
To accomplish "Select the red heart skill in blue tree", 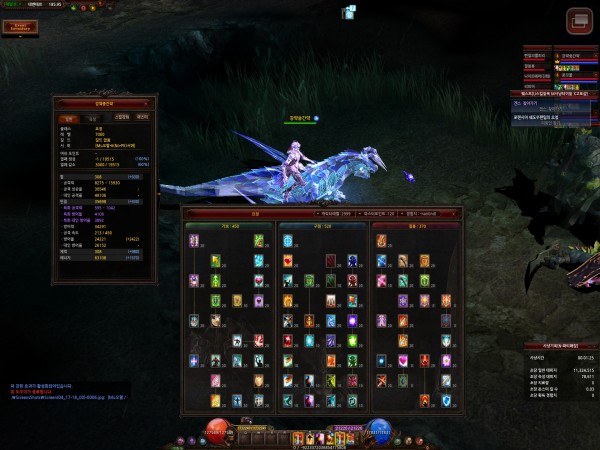I will 289,262.
